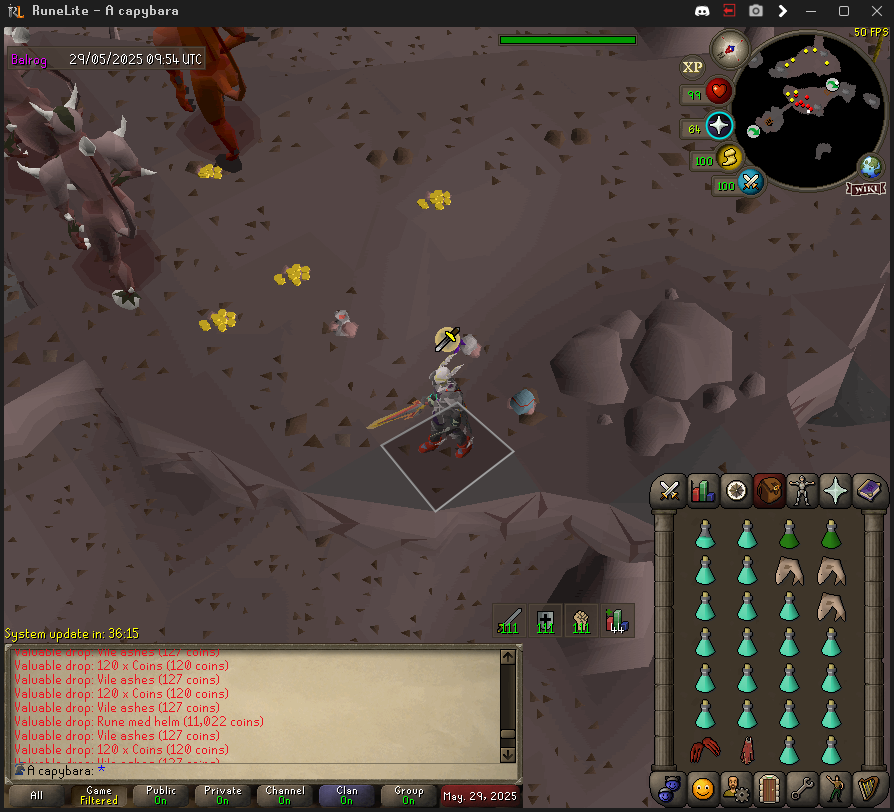Open the Worn Equipment tab
The width and height of the screenshot is (894, 812).
point(802,491)
